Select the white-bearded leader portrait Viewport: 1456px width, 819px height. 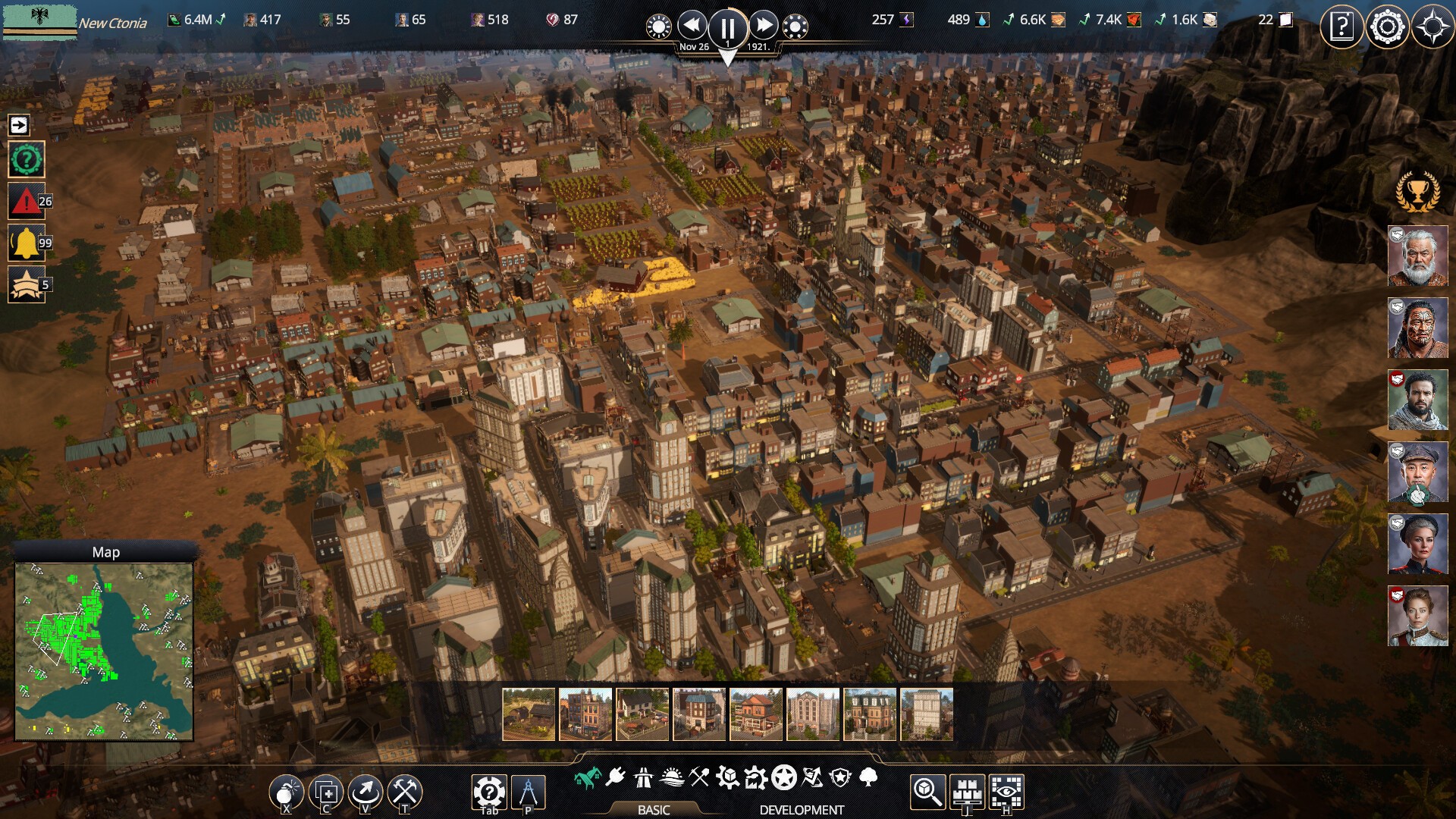click(1417, 256)
